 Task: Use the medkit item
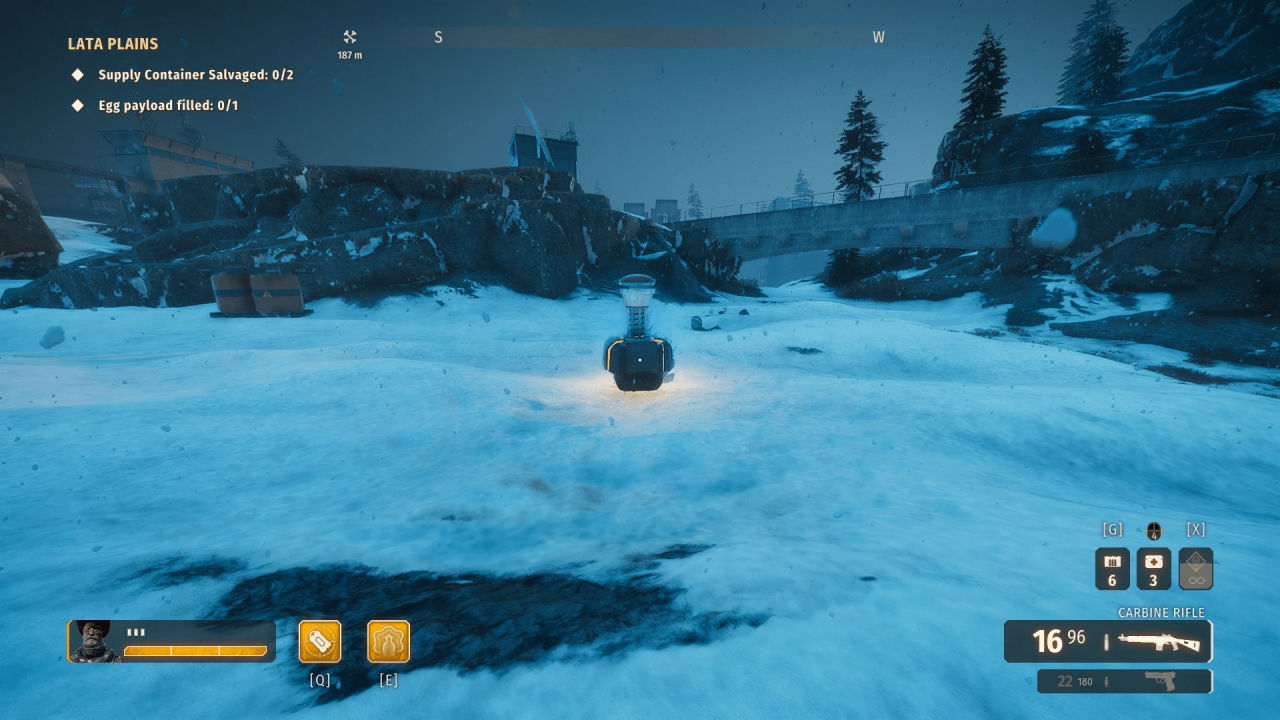[x=1153, y=569]
